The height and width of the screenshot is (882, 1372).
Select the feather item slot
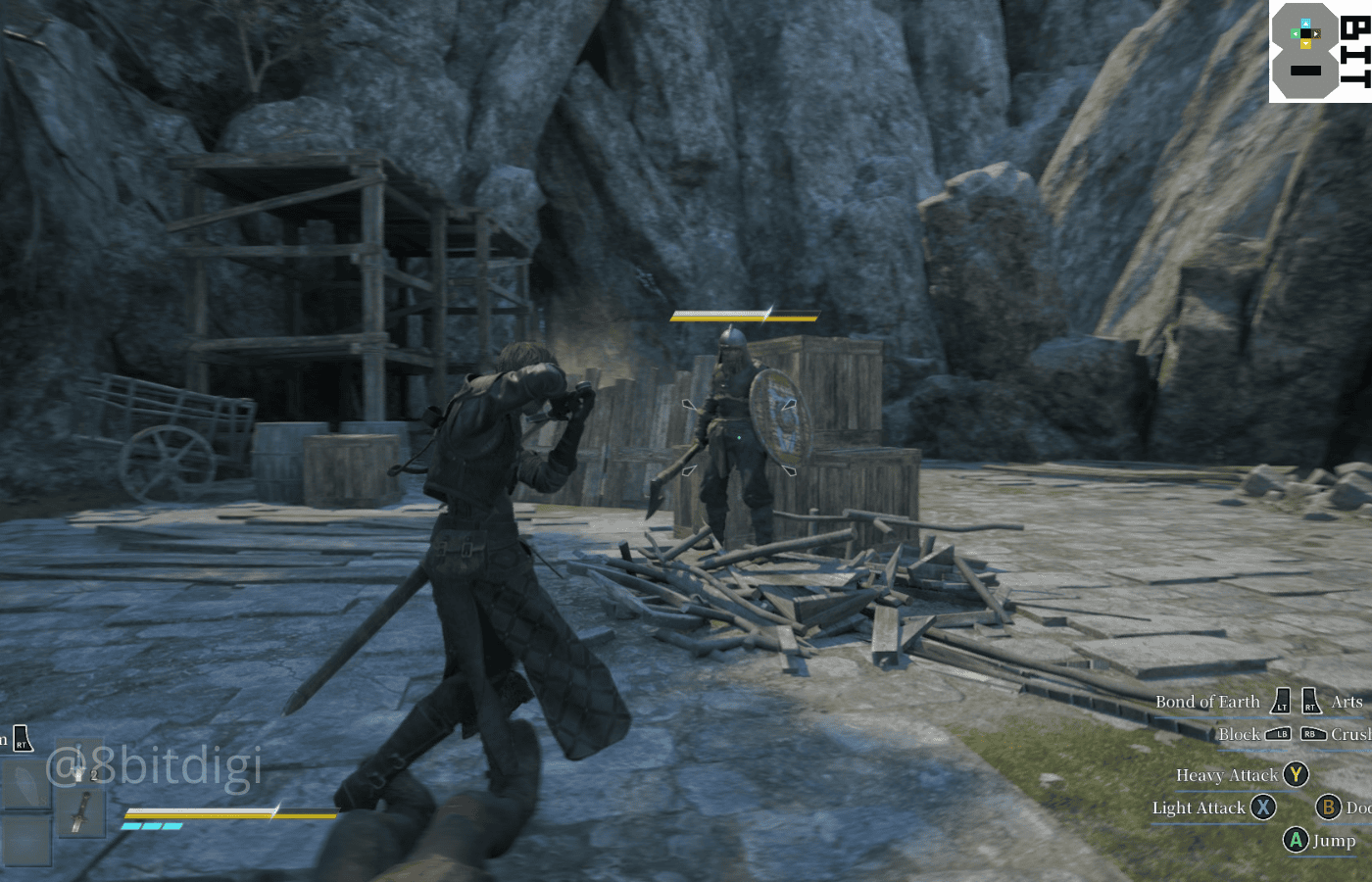click(x=25, y=784)
